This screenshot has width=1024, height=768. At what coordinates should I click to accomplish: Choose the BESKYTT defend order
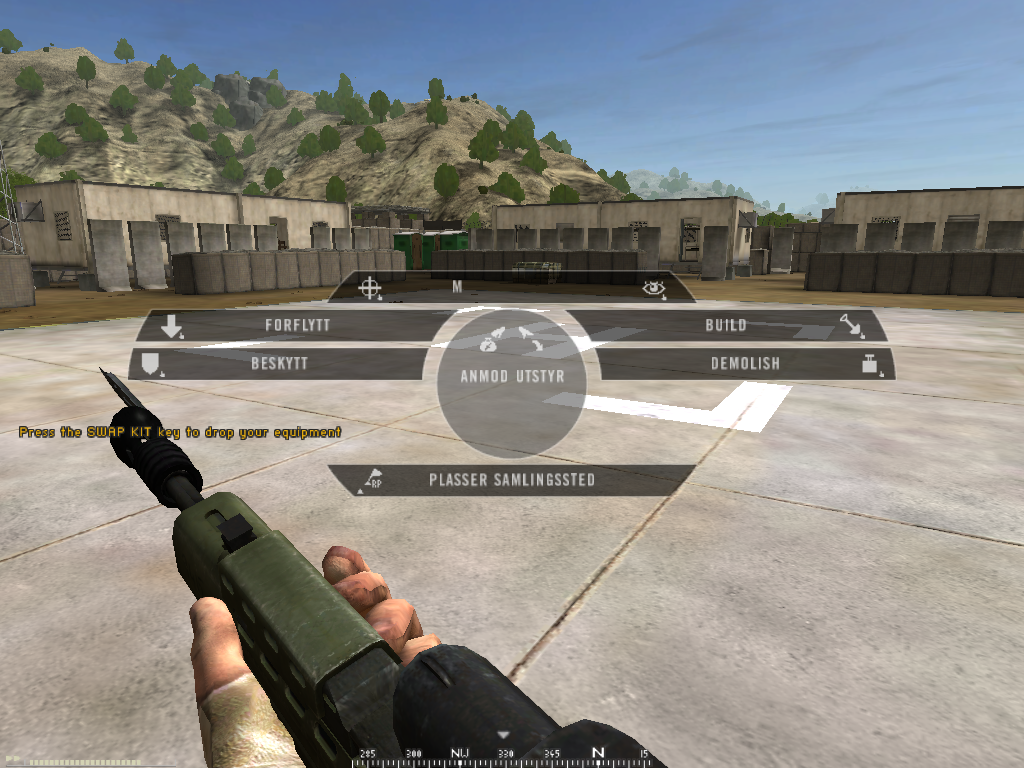(279, 364)
